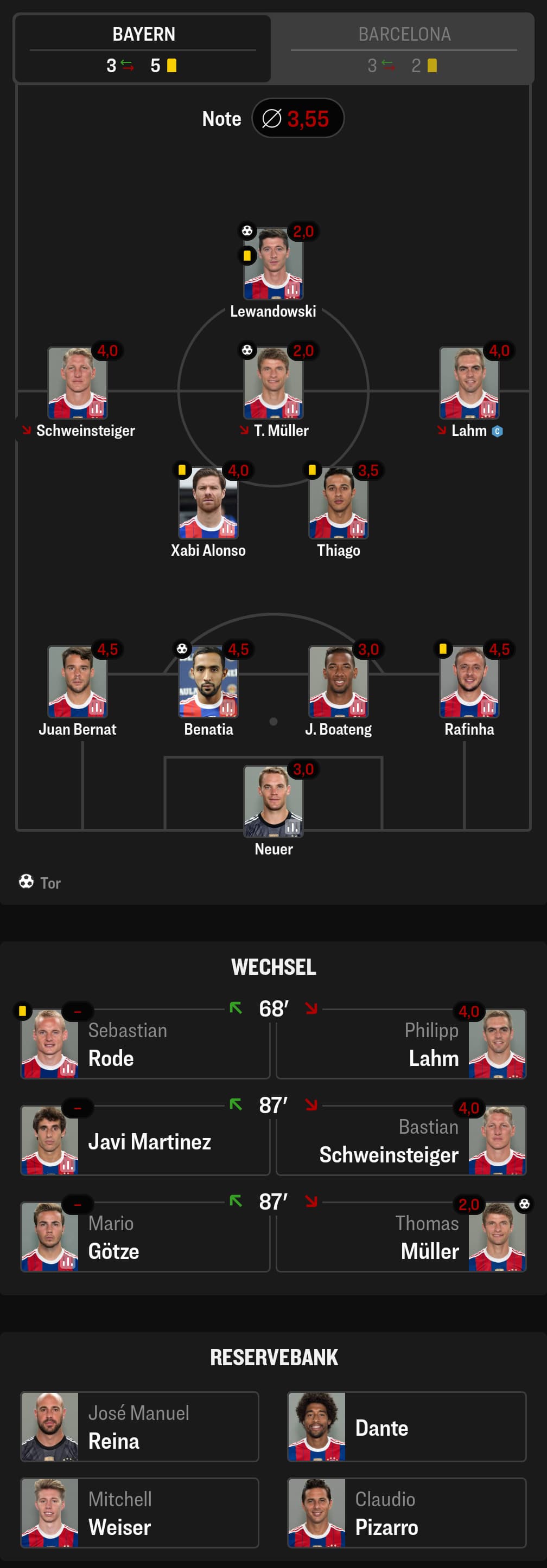Switch to the Barcelona lineup tab

(x=403, y=48)
